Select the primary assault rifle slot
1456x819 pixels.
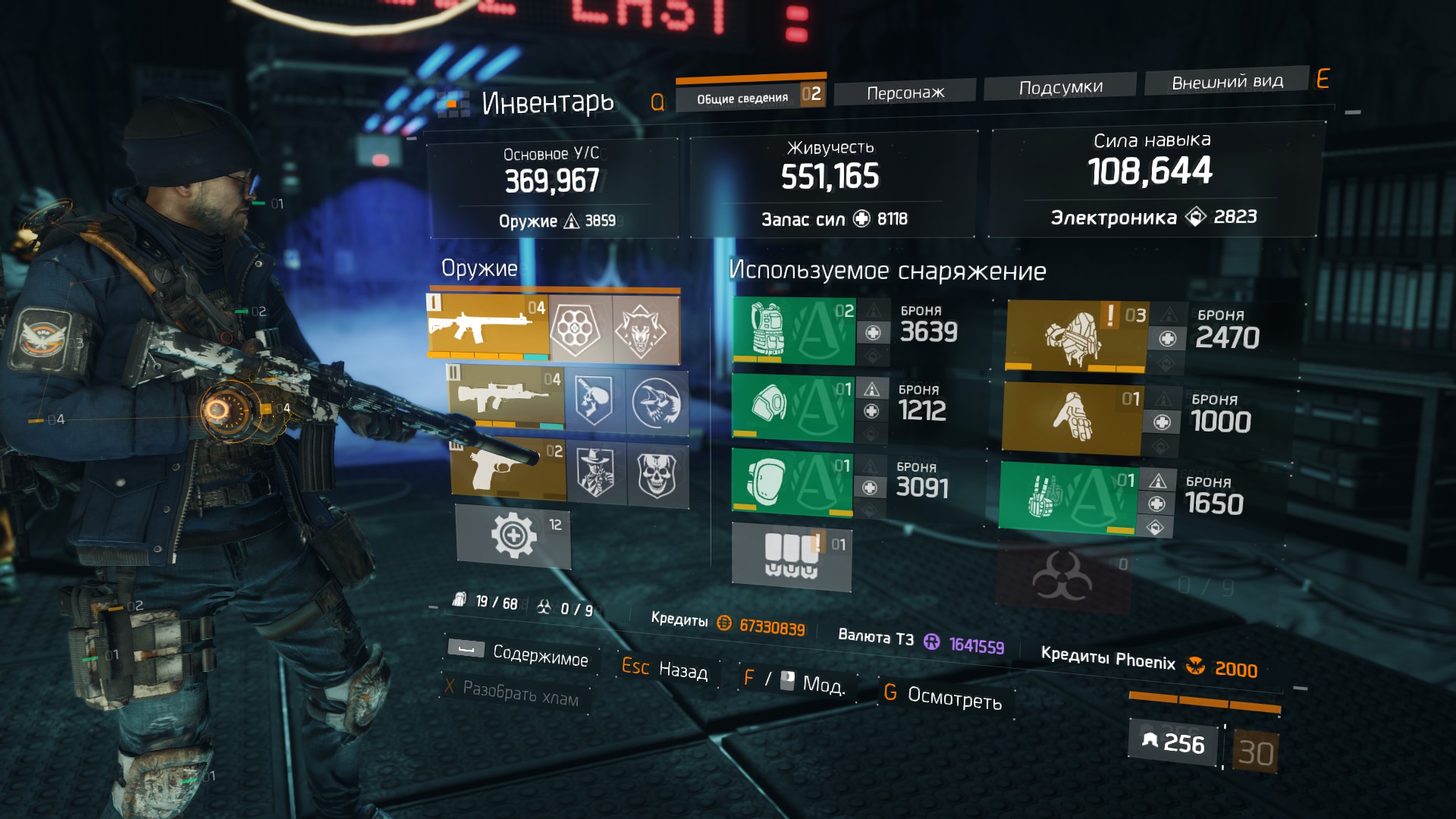click(487, 326)
